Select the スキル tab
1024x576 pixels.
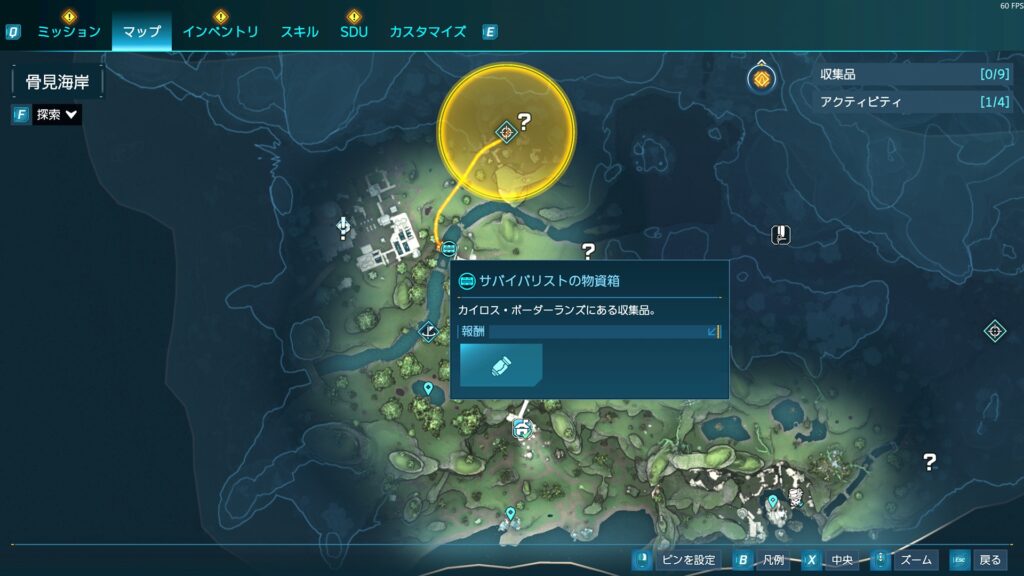pyautogui.click(x=300, y=32)
